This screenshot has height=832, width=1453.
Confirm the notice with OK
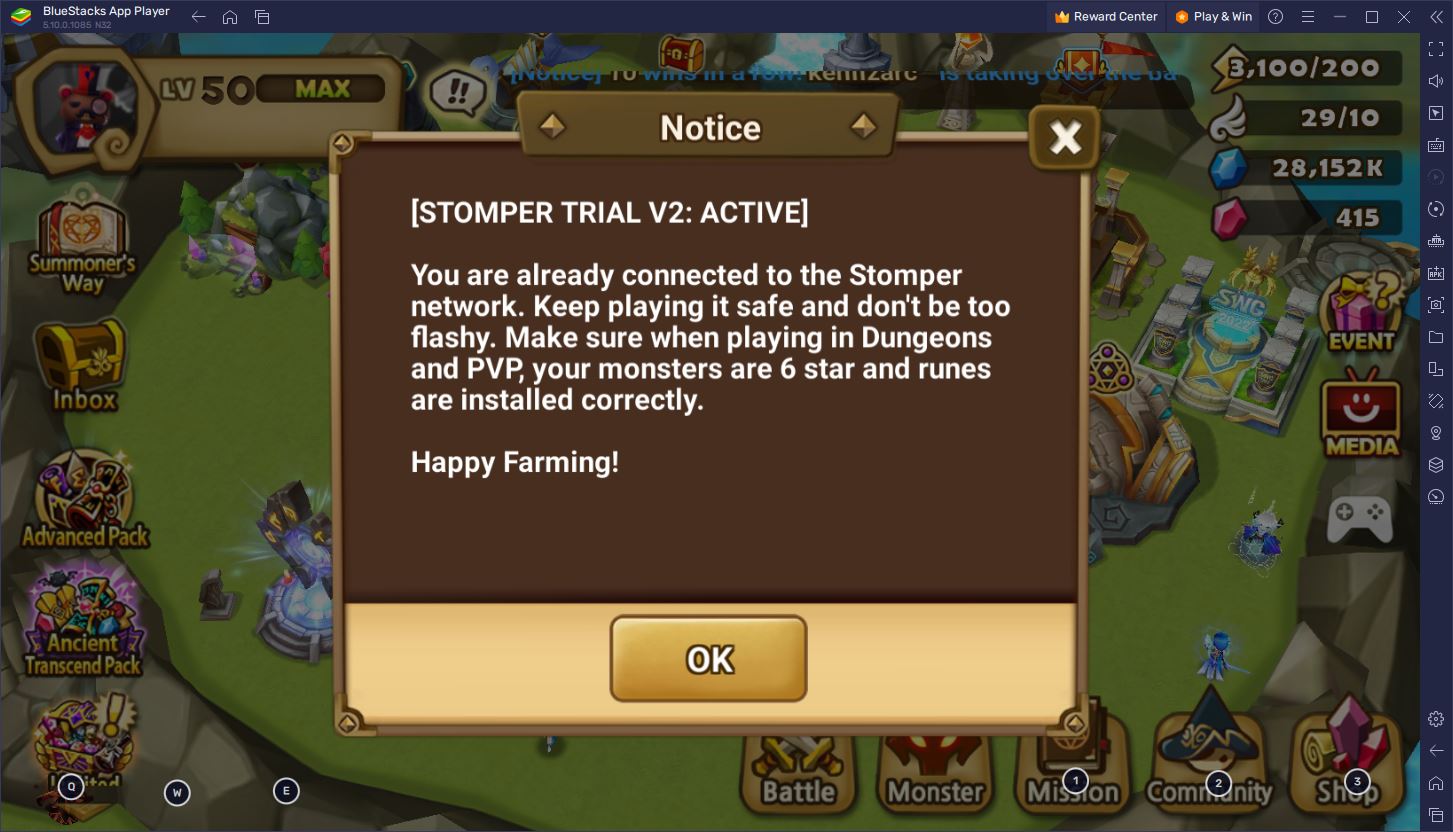tap(708, 658)
